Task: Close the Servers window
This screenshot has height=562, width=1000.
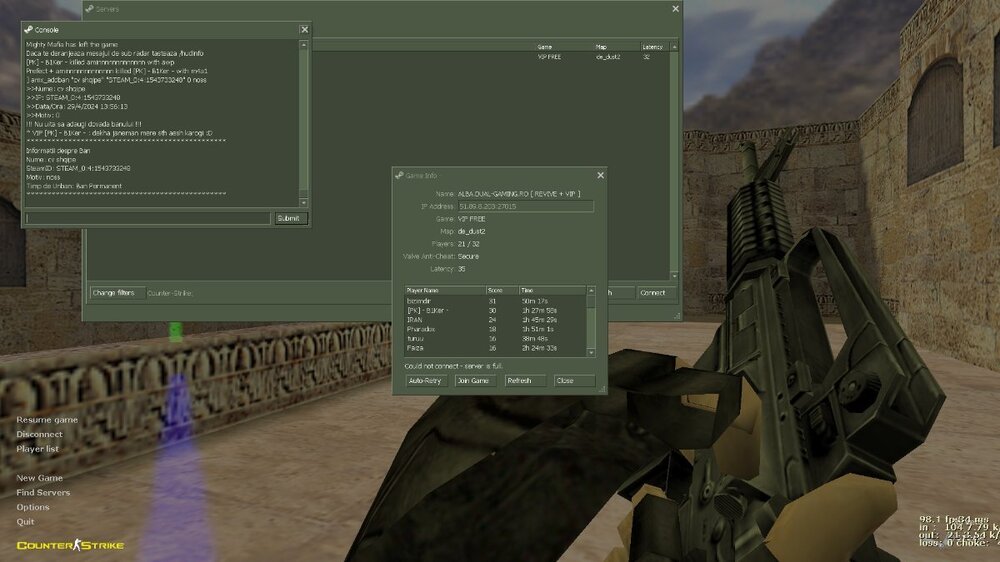Action: click(x=675, y=9)
